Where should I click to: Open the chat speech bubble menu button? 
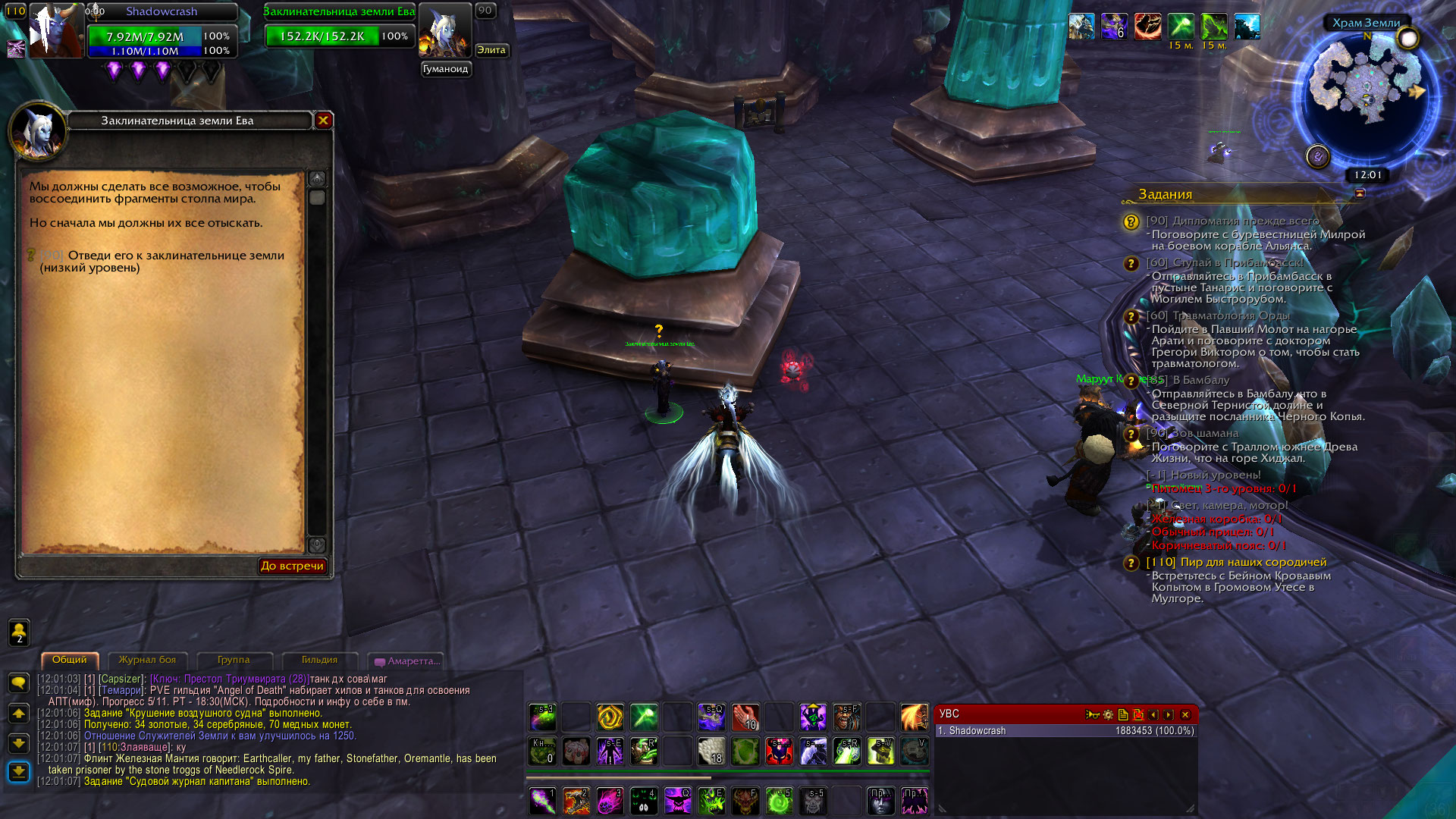[18, 683]
